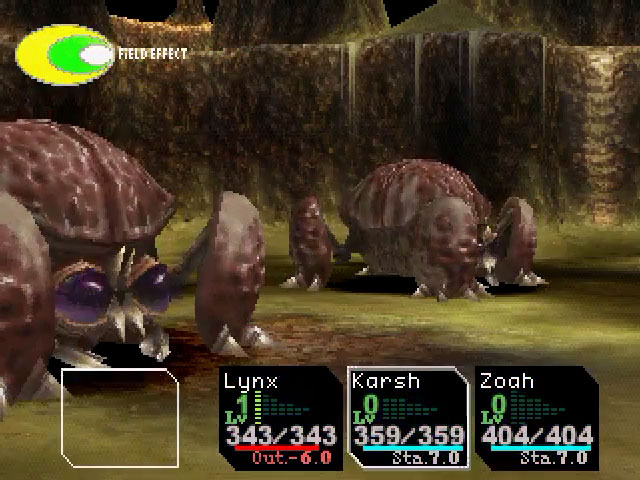Select Lynx's party status panel
640x480 pixels.
click(282, 417)
